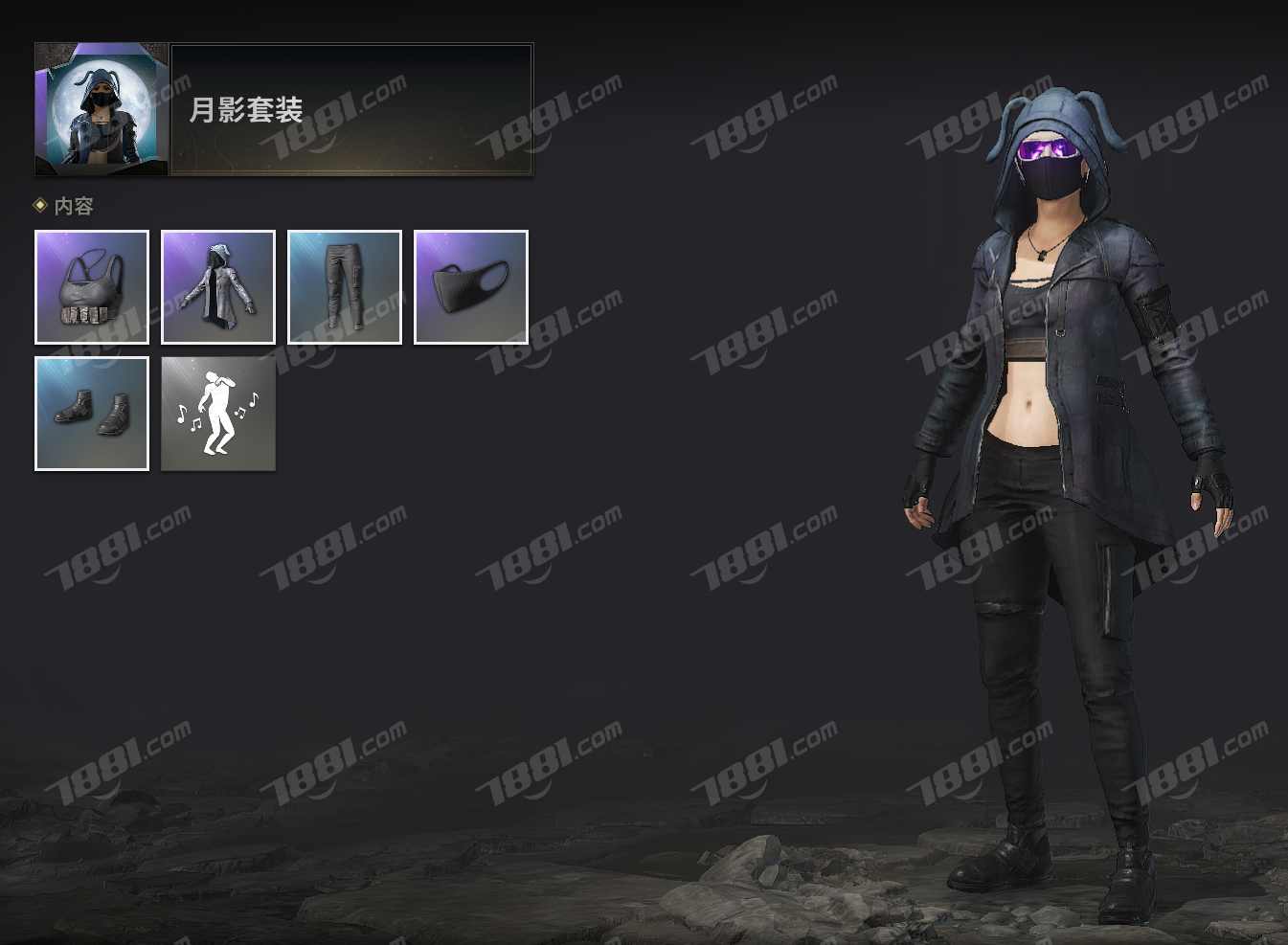Choose the black sports bra top item
The width and height of the screenshot is (1288, 945).
92,287
